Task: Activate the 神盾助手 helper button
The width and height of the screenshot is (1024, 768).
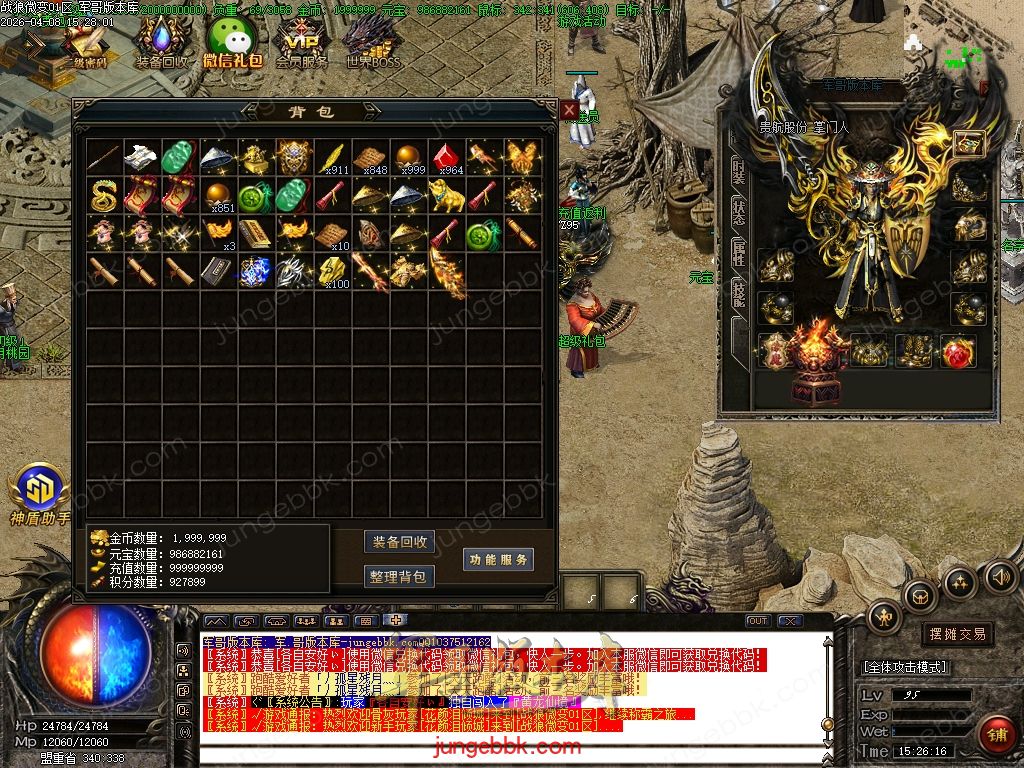Action: click(40, 492)
